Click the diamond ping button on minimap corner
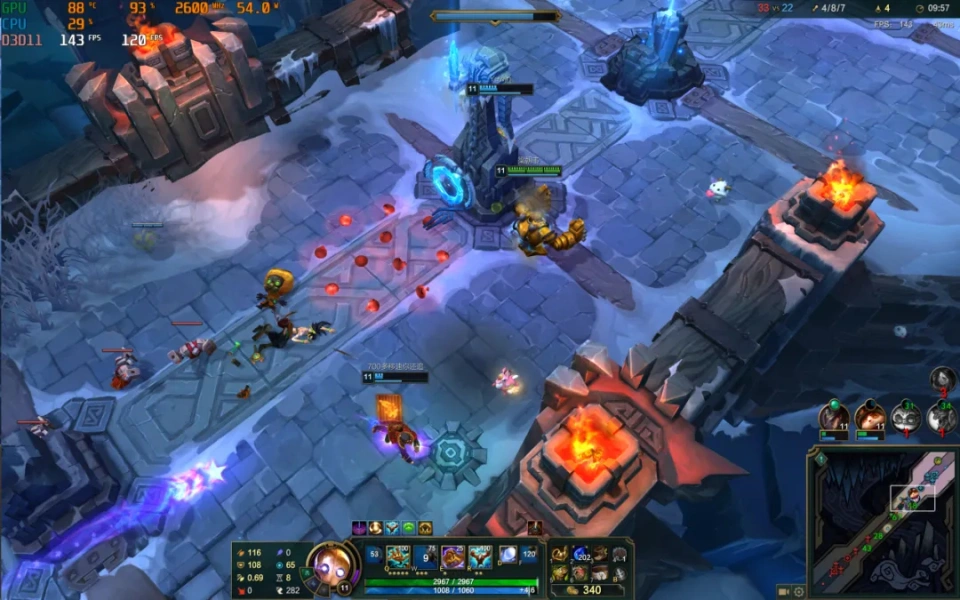The height and width of the screenshot is (600, 960). pos(820,459)
